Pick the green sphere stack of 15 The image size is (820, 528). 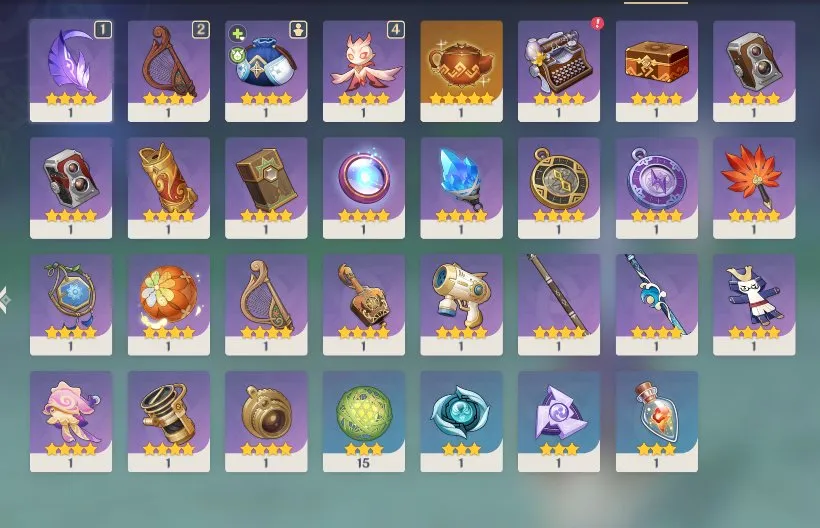click(x=364, y=415)
